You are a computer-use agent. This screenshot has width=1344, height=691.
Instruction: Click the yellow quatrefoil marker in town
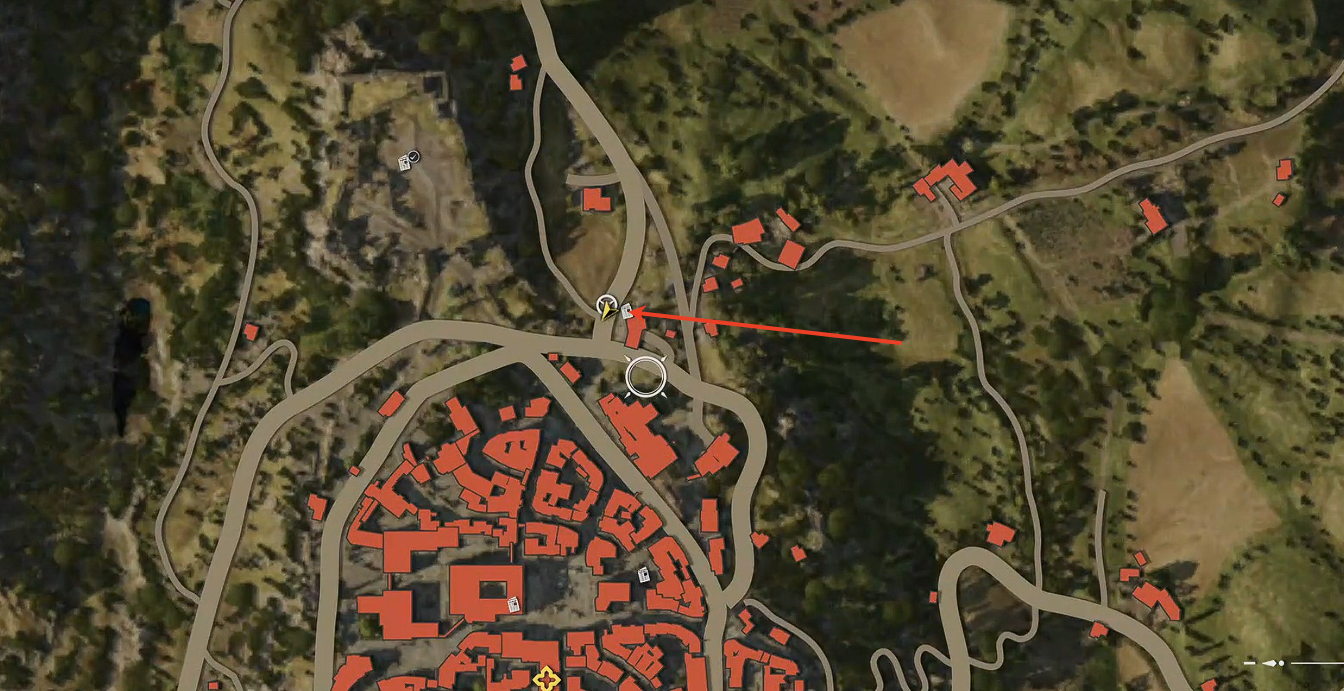coord(546,680)
